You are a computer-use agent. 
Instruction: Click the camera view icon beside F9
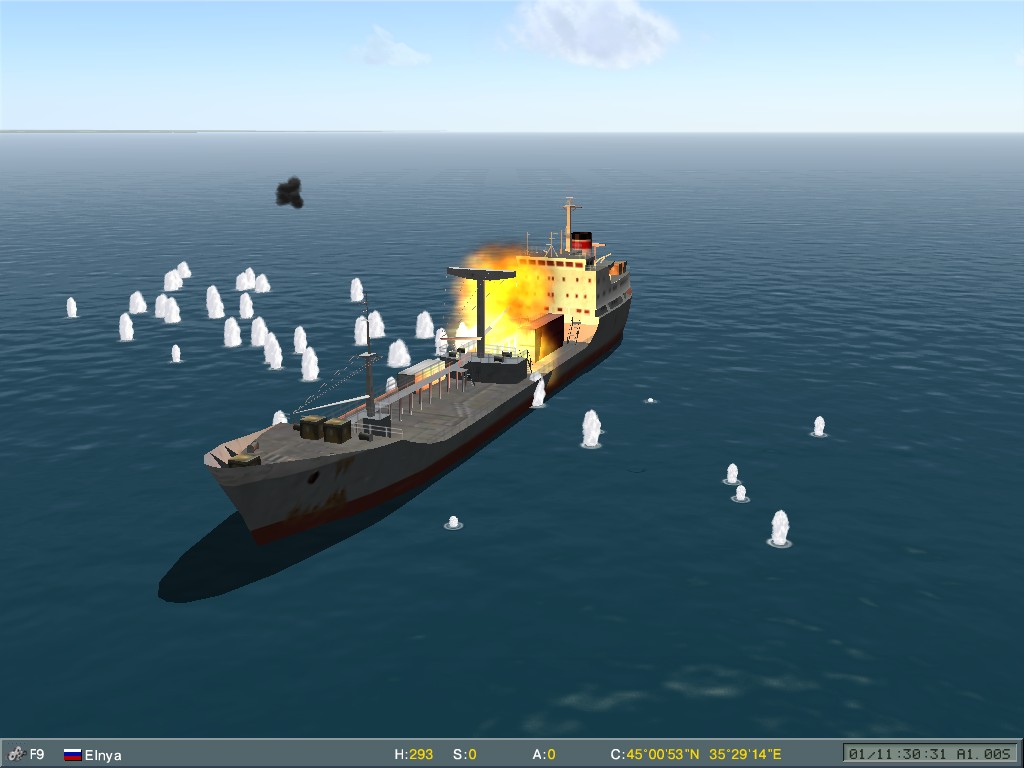pyautogui.click(x=15, y=754)
